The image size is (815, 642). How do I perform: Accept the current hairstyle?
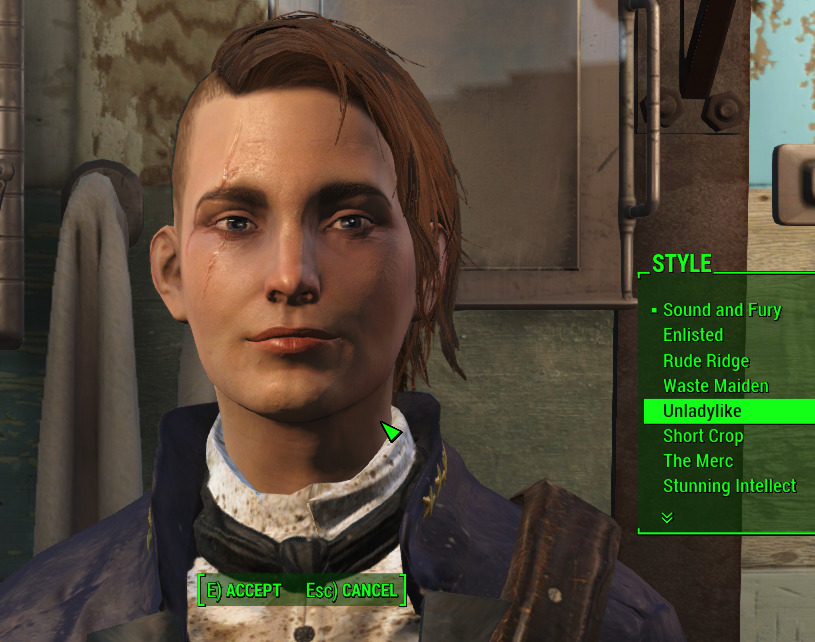(x=243, y=591)
